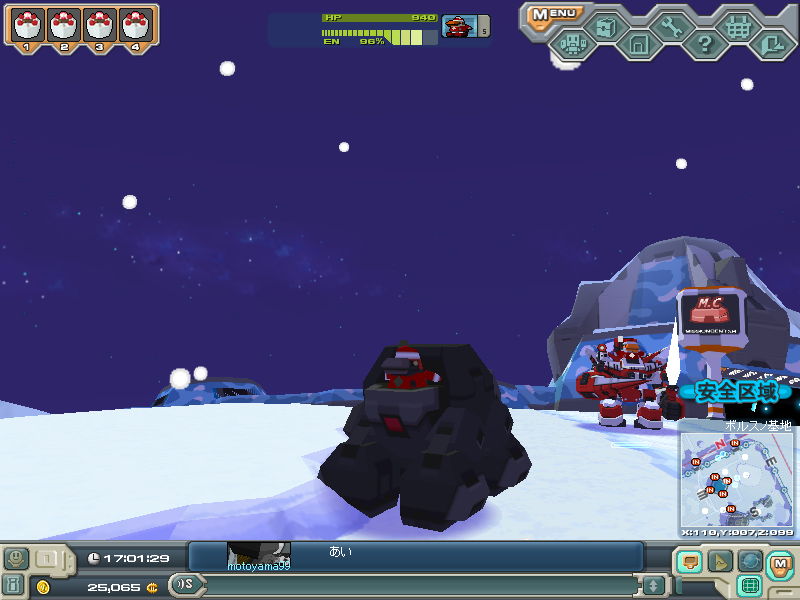Select hotbar slot 1
The width and height of the screenshot is (800, 600).
click(x=26, y=26)
